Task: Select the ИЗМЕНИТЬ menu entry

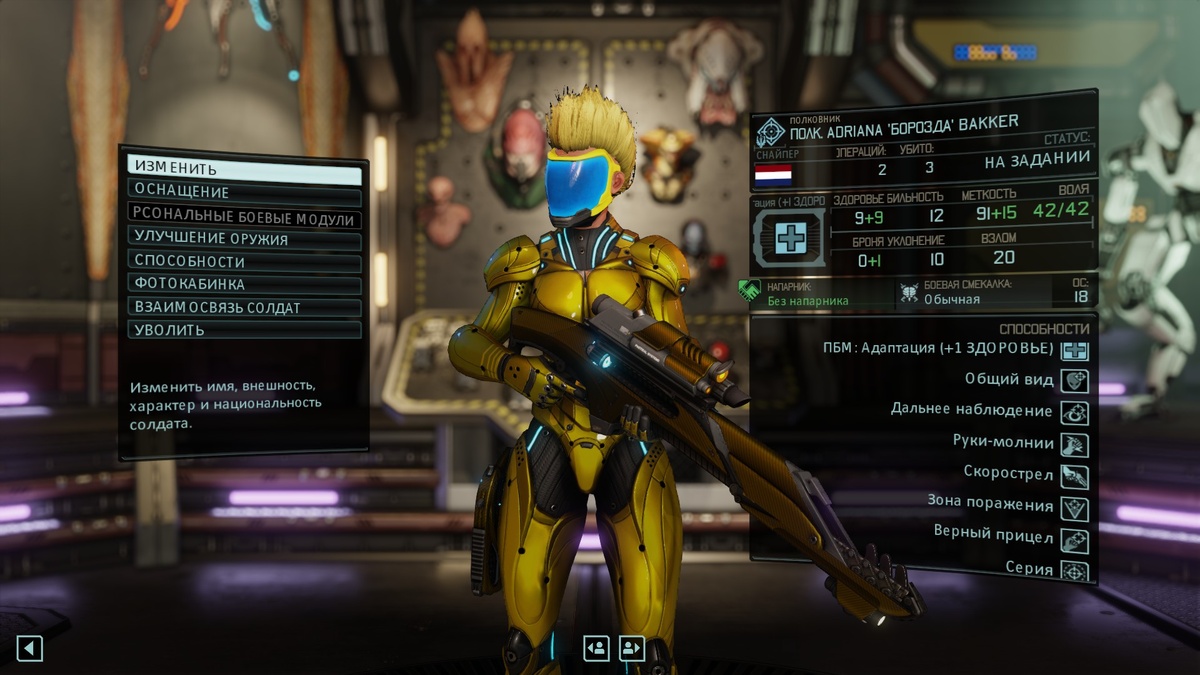Action: click(x=244, y=169)
